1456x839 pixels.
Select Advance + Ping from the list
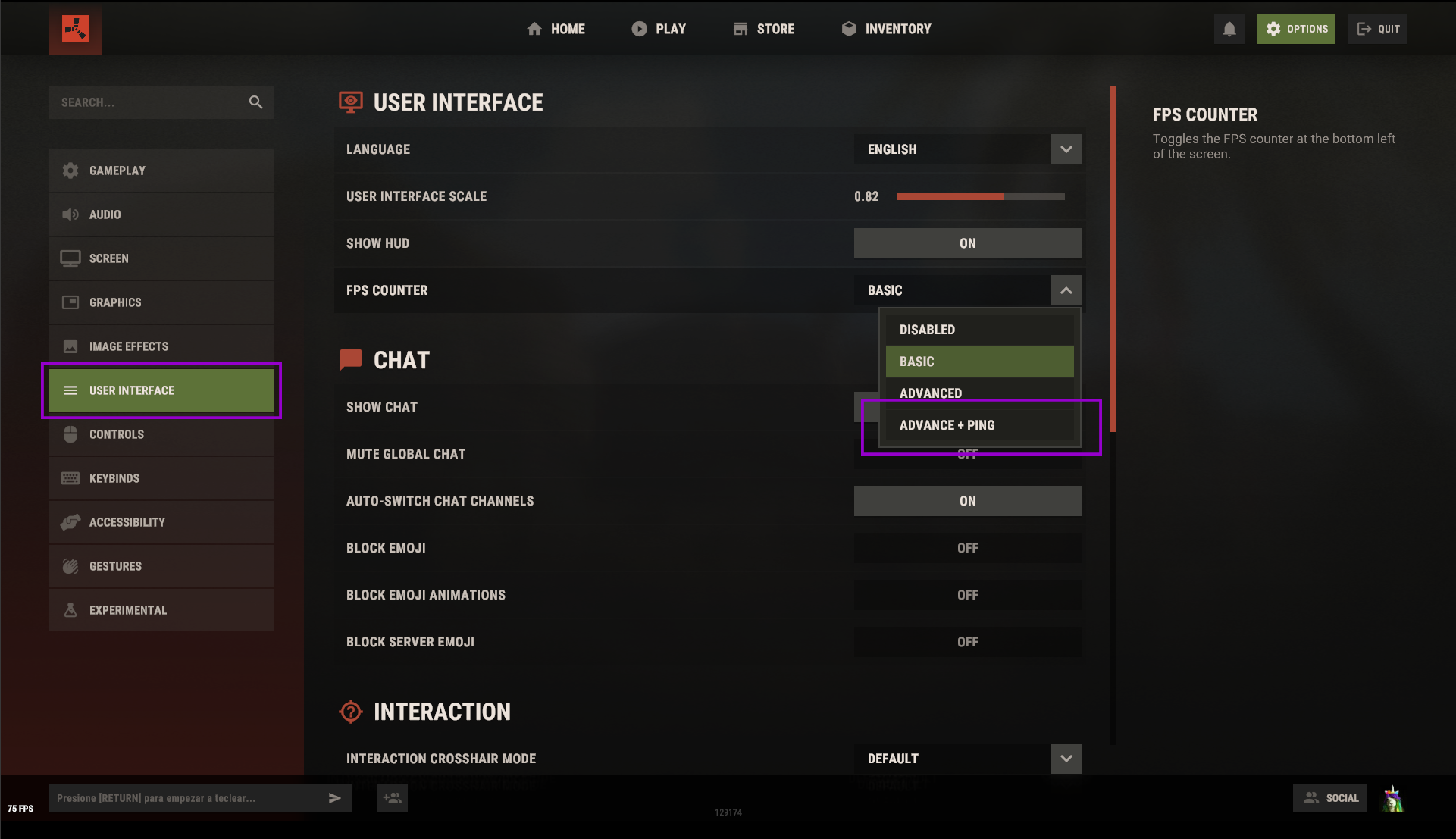point(947,425)
